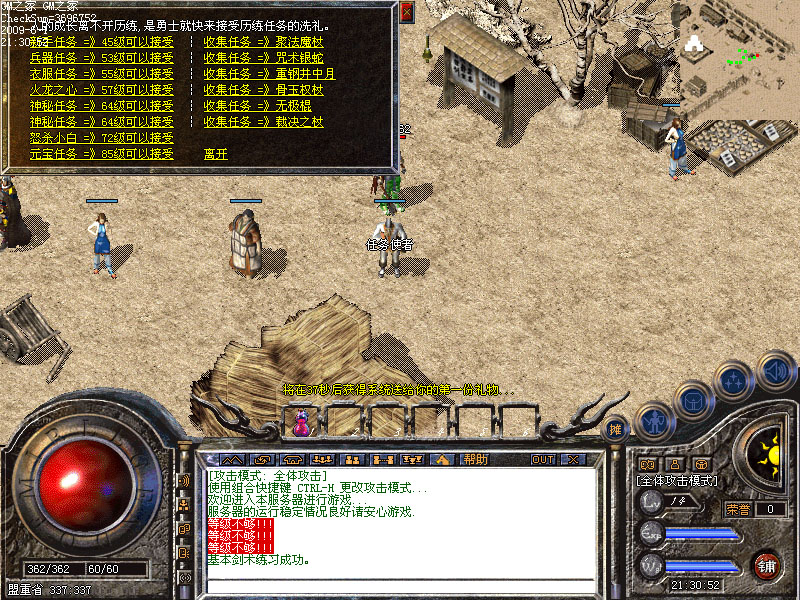Viewport: 800px width, 600px height.
Task: Choose the 衣服任务 level 55 quest
Action: [x=101, y=74]
